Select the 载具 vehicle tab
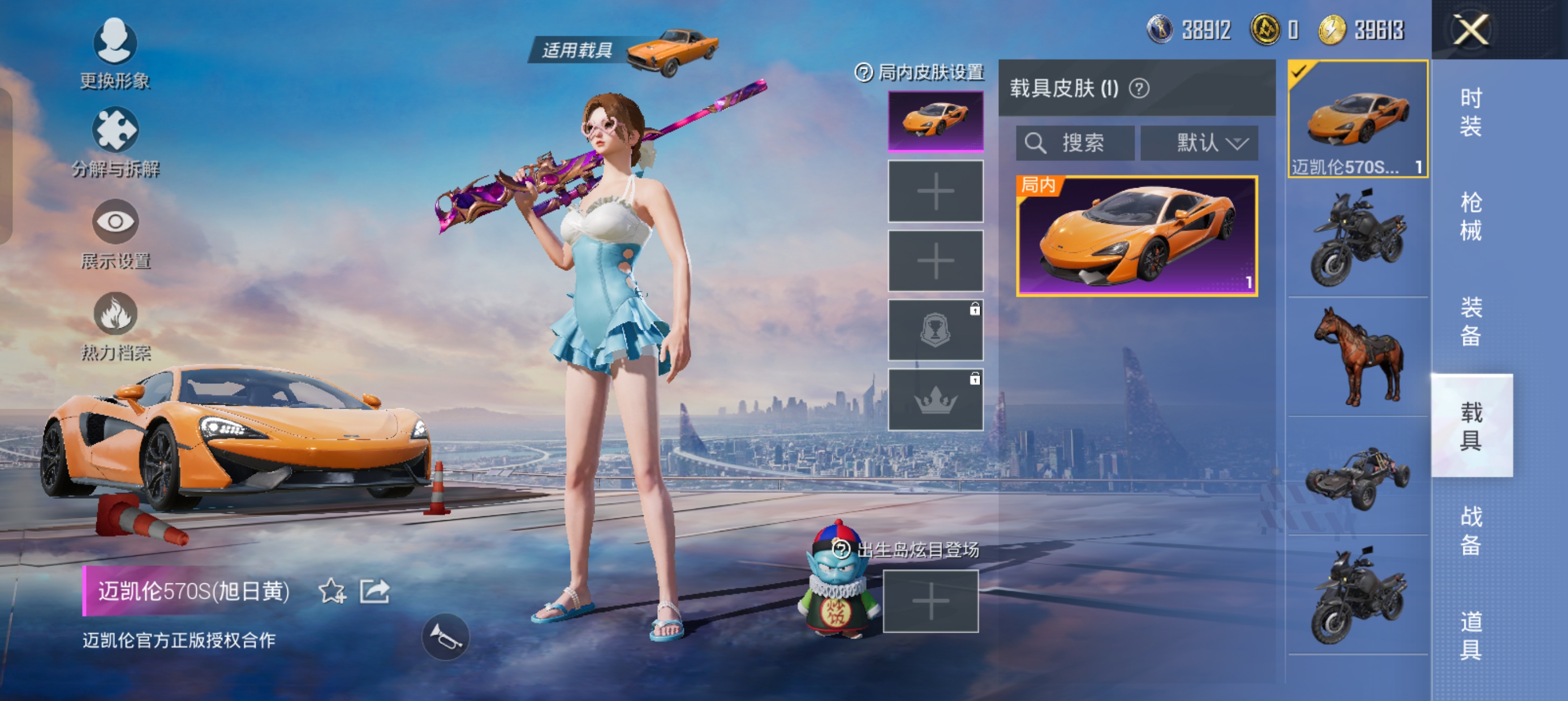 (1471, 425)
